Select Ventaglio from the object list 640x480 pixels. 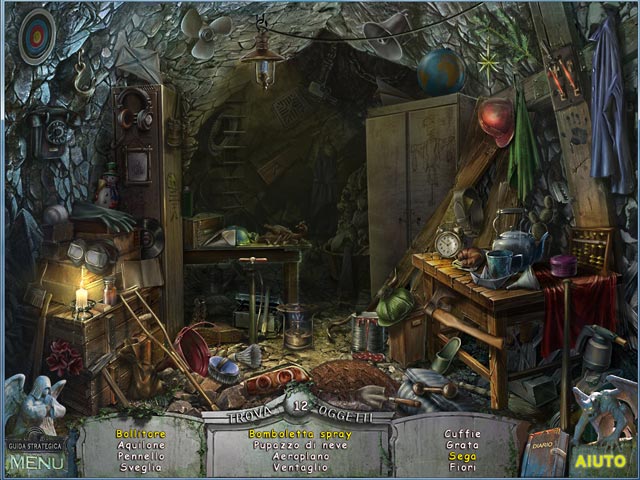coord(300,468)
